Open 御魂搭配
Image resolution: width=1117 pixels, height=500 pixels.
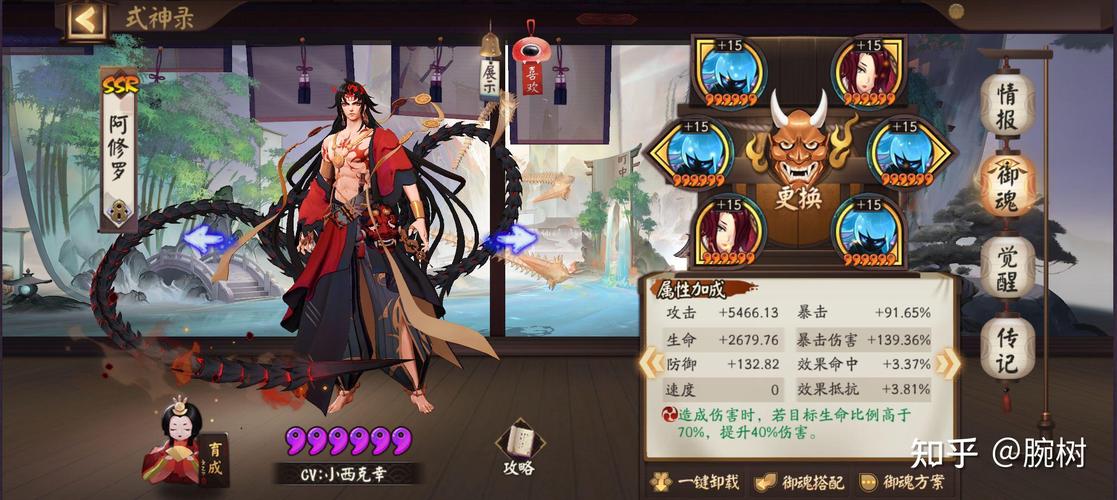click(x=799, y=482)
